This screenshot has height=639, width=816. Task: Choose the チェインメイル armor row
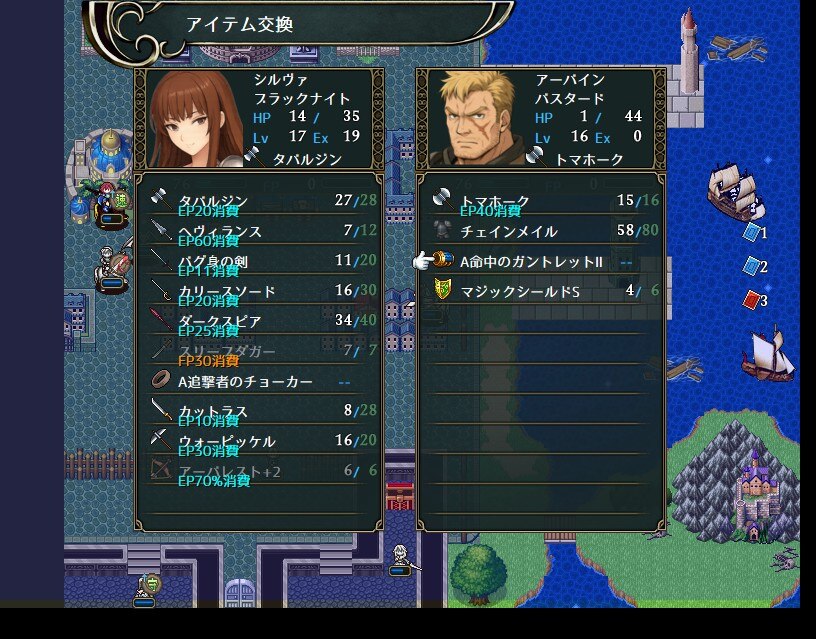click(x=540, y=231)
